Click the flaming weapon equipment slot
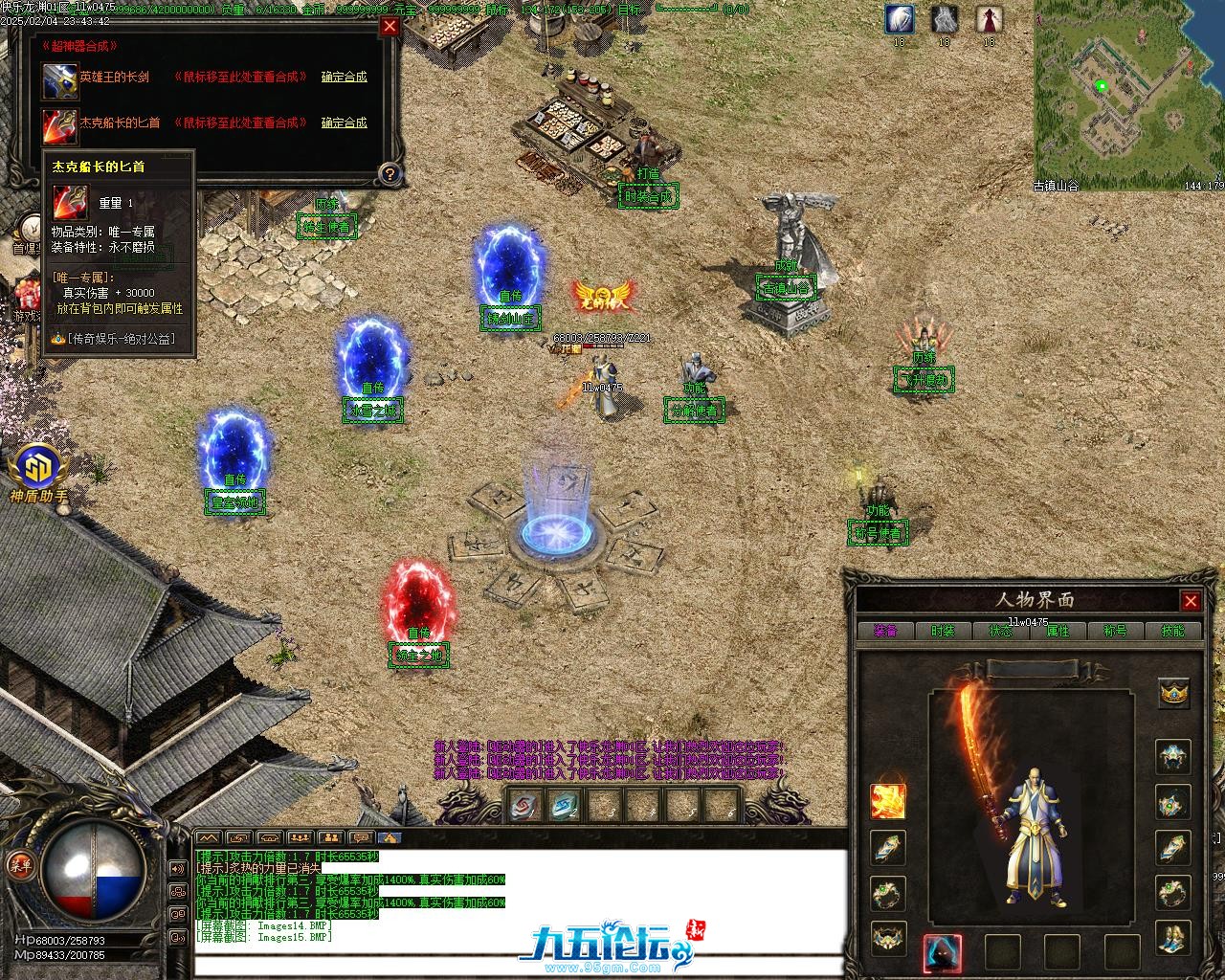1225x980 pixels. (887, 801)
